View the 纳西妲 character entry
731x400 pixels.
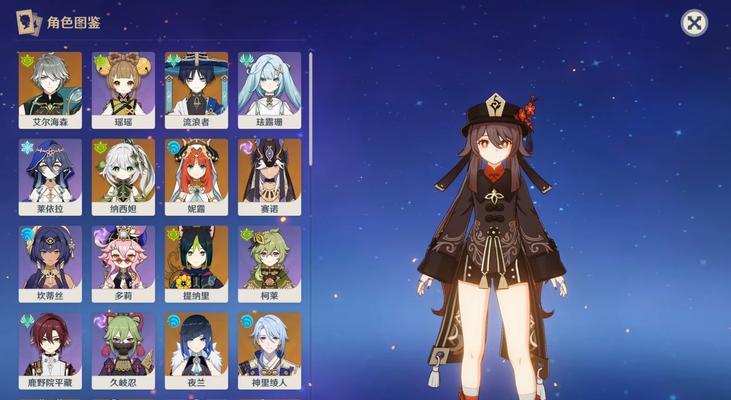[x=123, y=175]
